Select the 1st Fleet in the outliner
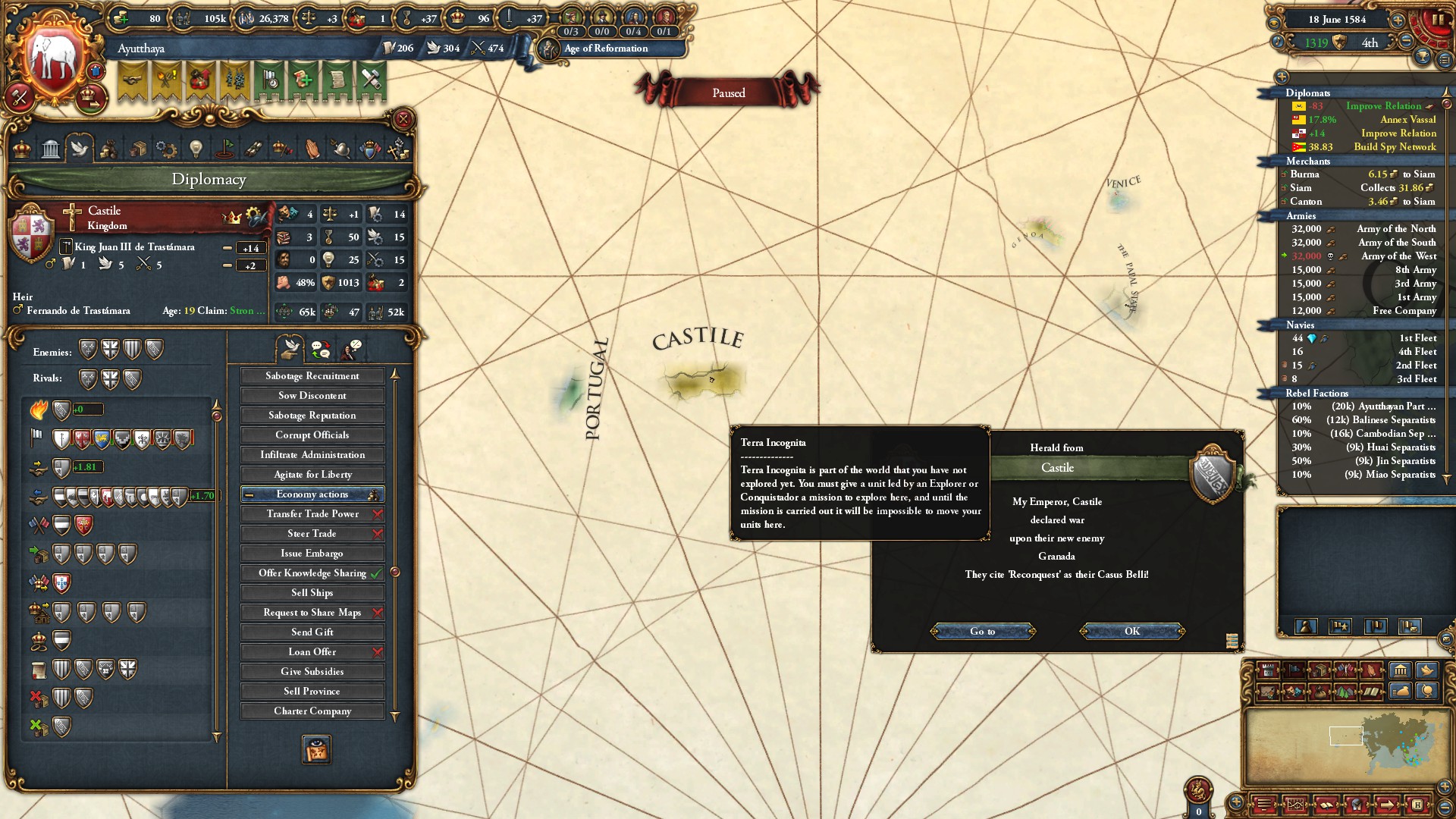Viewport: 1456px width, 819px height. pos(1417,338)
